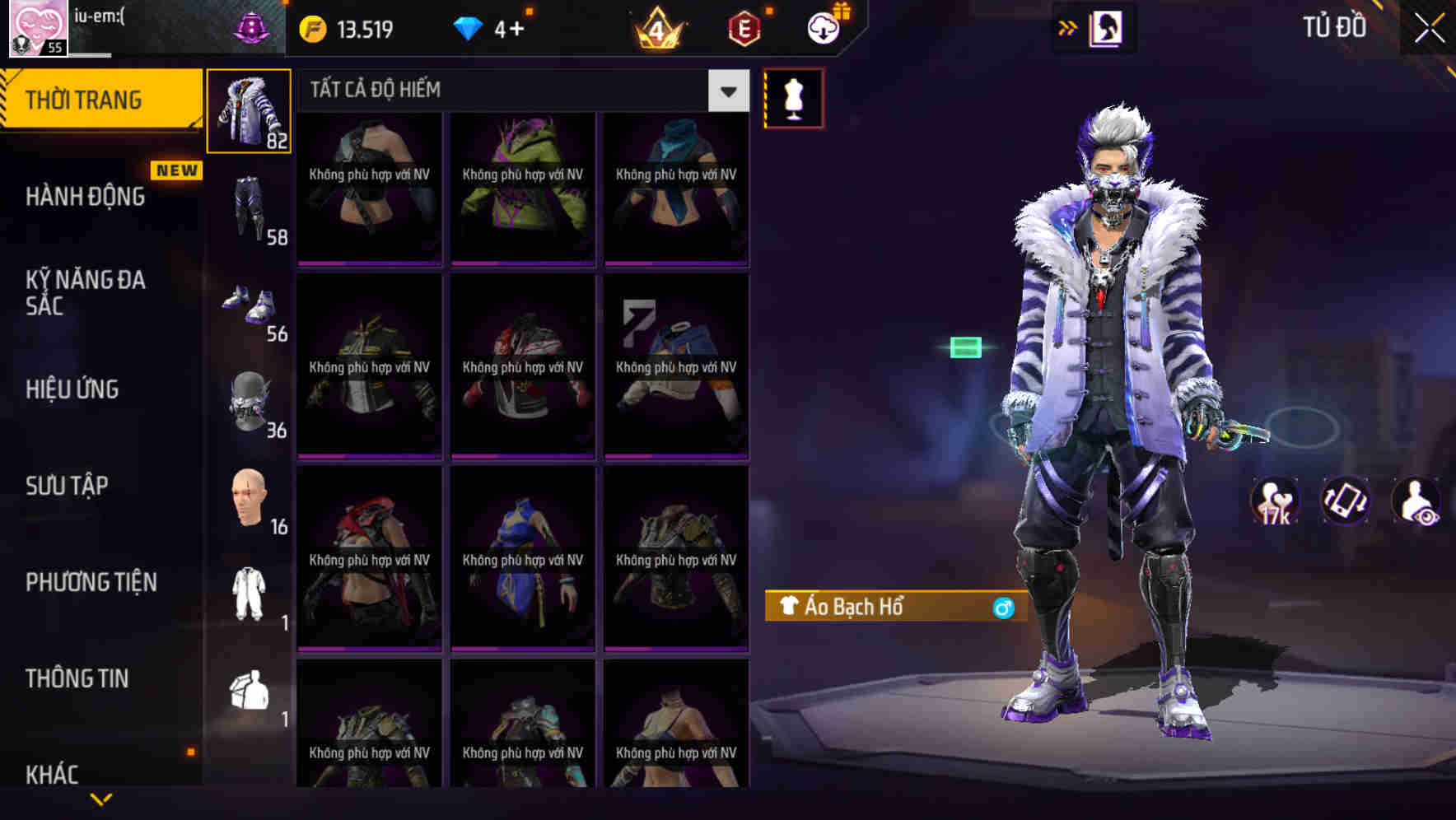Select the mannequin preview icon

[793, 97]
